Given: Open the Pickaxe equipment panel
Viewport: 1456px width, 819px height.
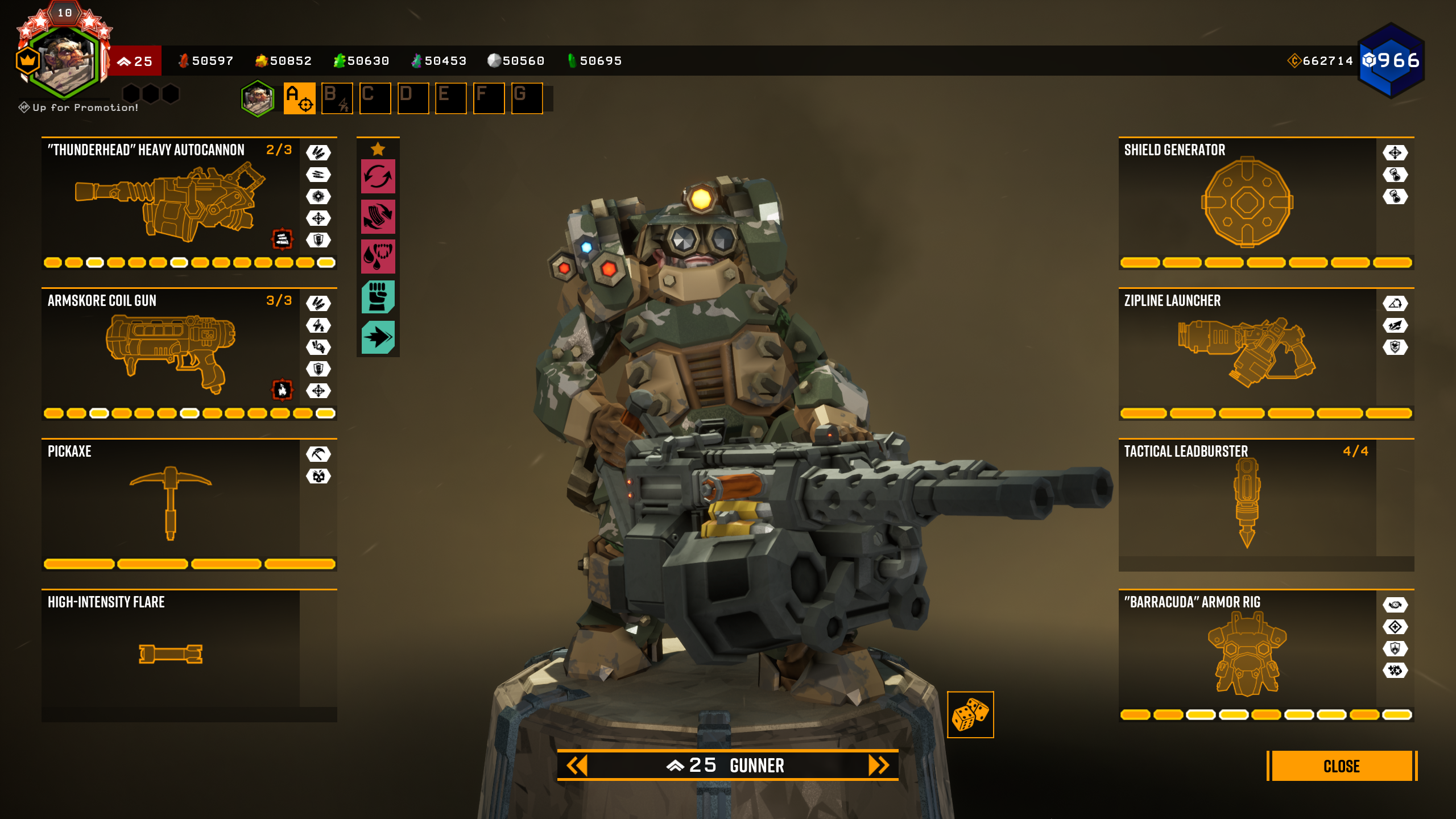Looking at the screenshot, I should (171, 503).
